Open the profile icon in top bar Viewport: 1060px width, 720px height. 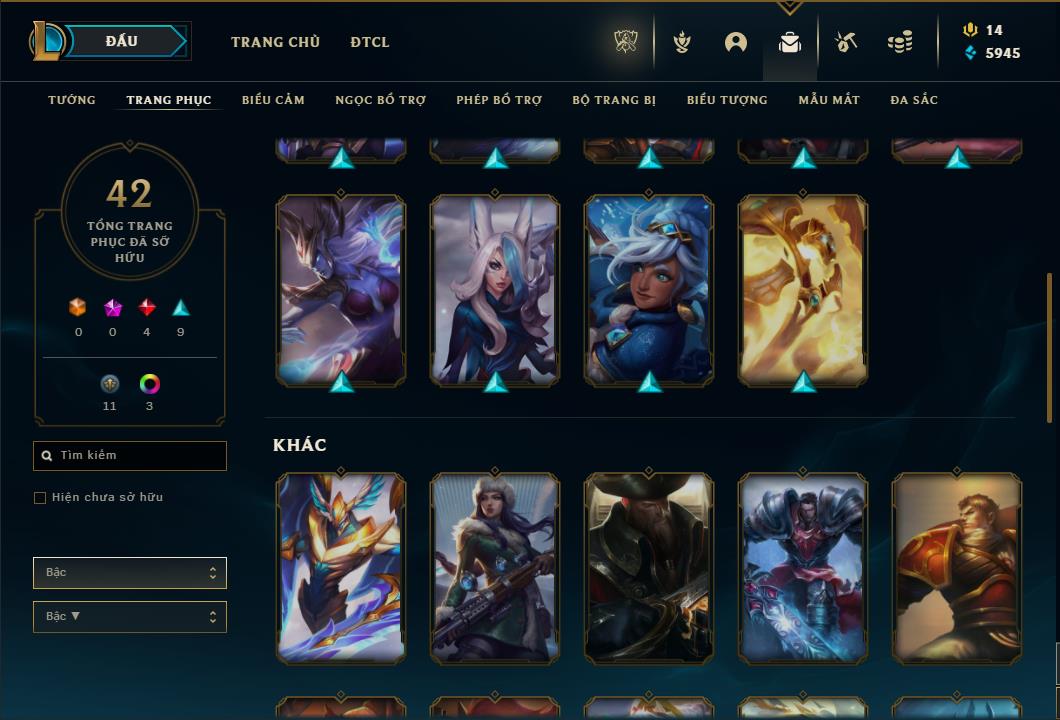736,42
